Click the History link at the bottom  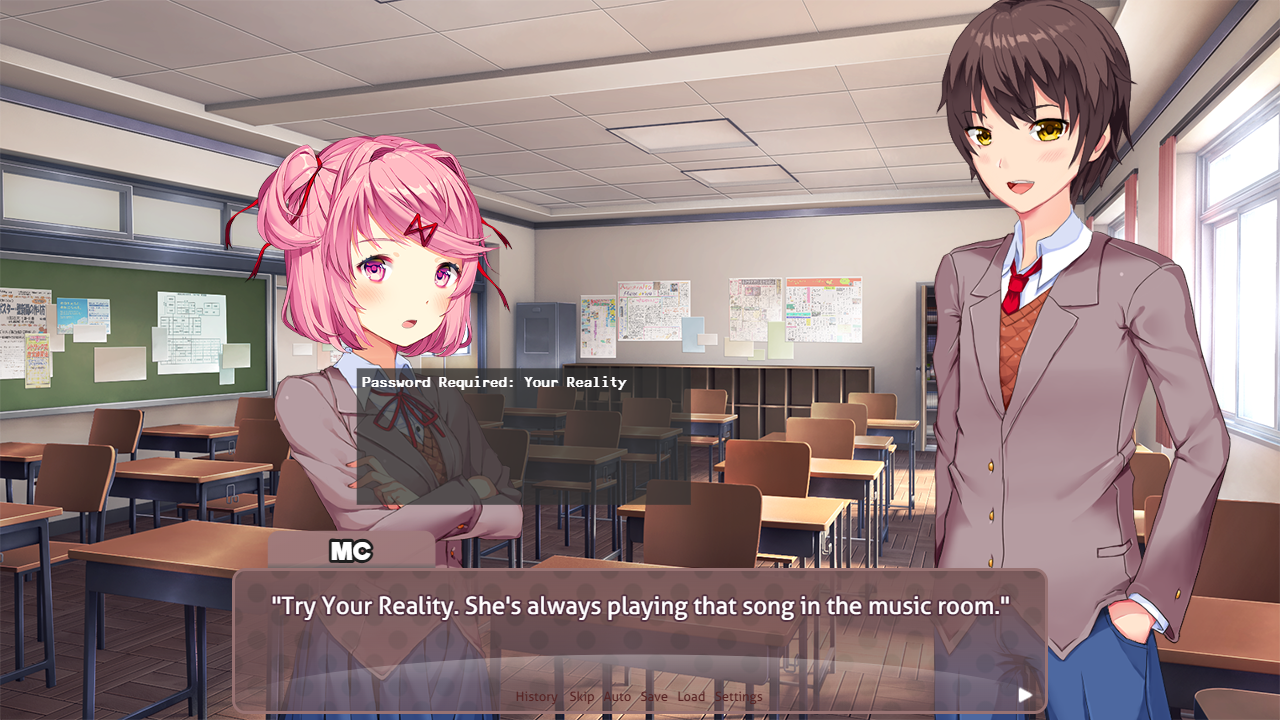tap(536, 696)
